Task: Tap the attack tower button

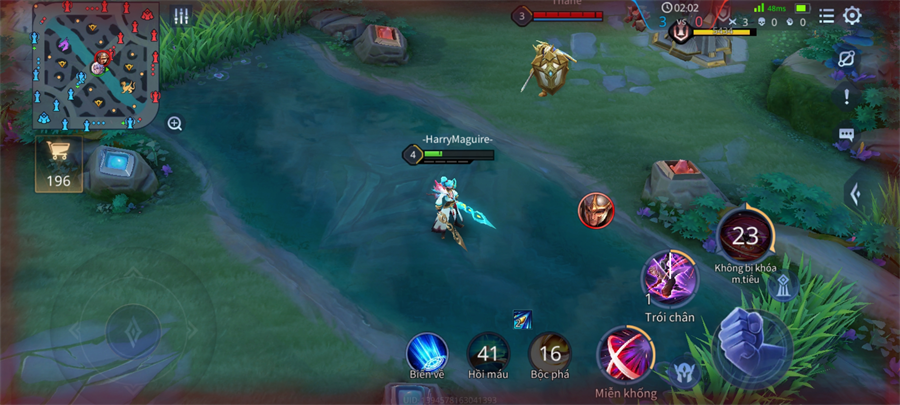Action: pyautogui.click(x=784, y=287)
